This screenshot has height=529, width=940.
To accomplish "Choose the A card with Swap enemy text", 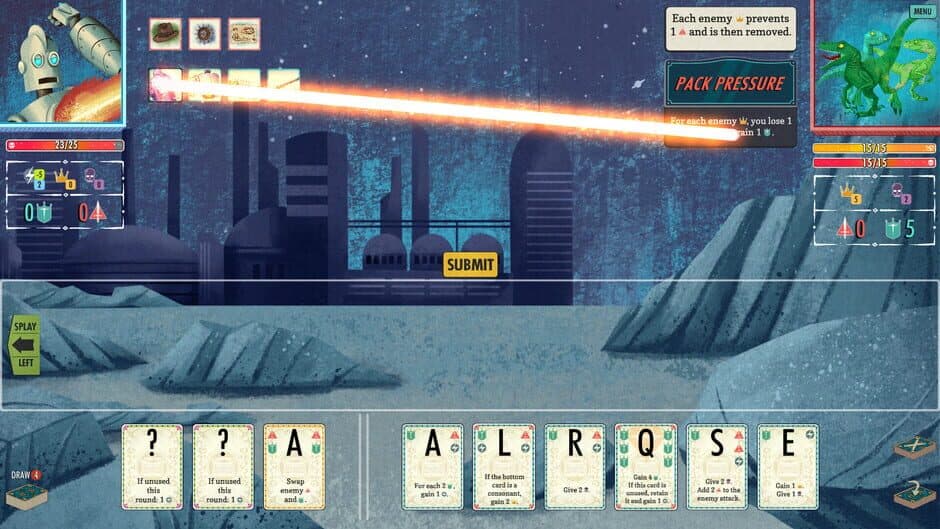I will coord(294,466).
